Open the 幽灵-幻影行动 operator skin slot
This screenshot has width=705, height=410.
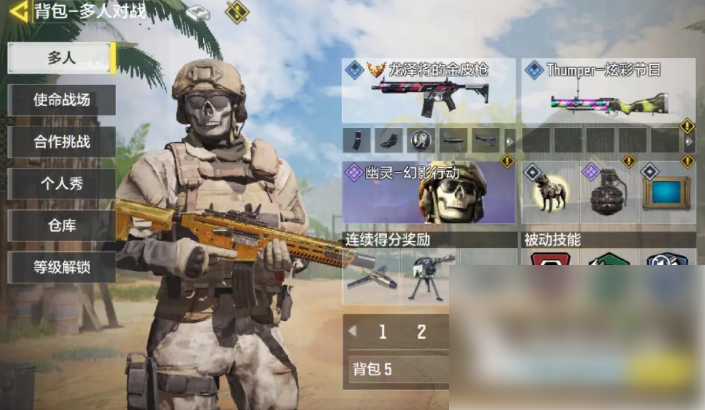[x=428, y=191]
